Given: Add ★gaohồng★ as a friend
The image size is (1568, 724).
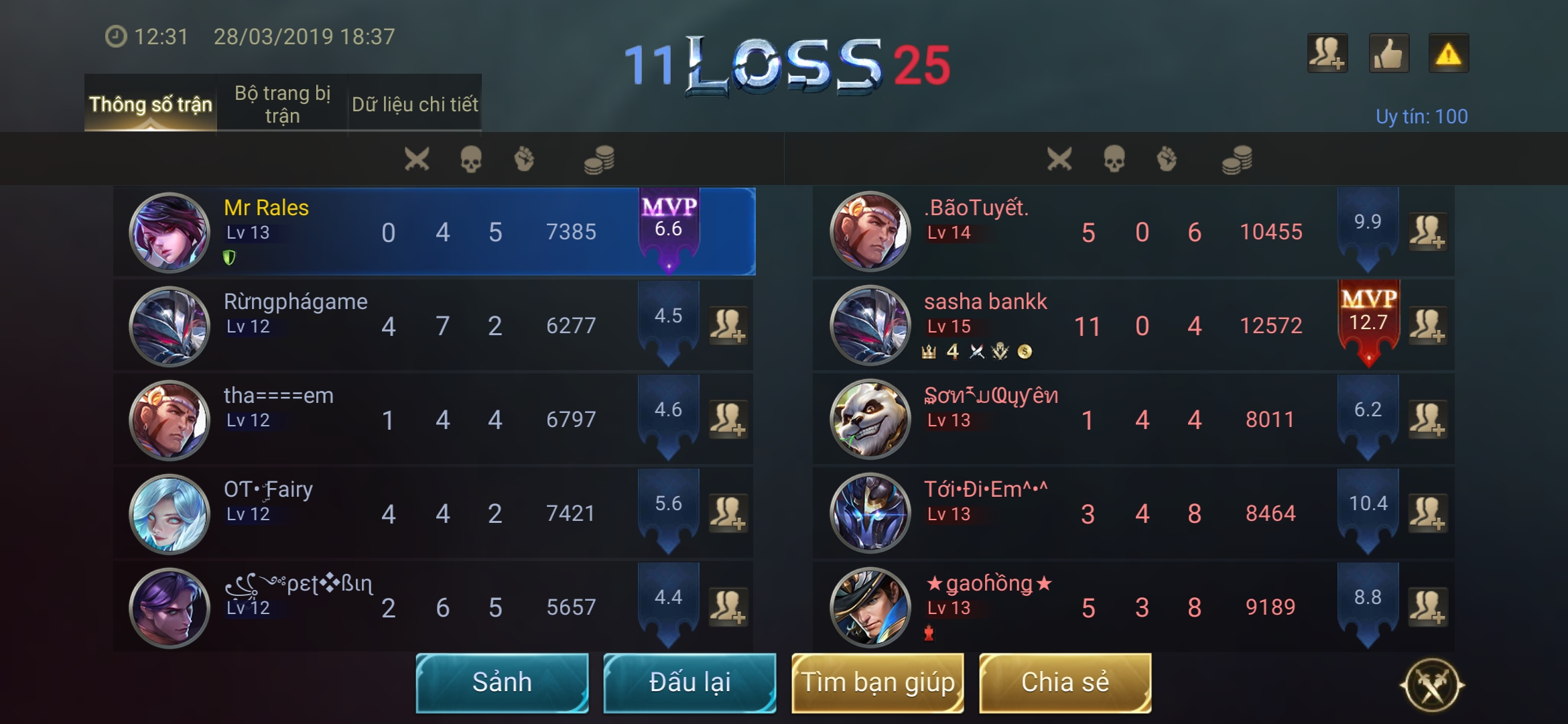Looking at the screenshot, I should click(1427, 607).
